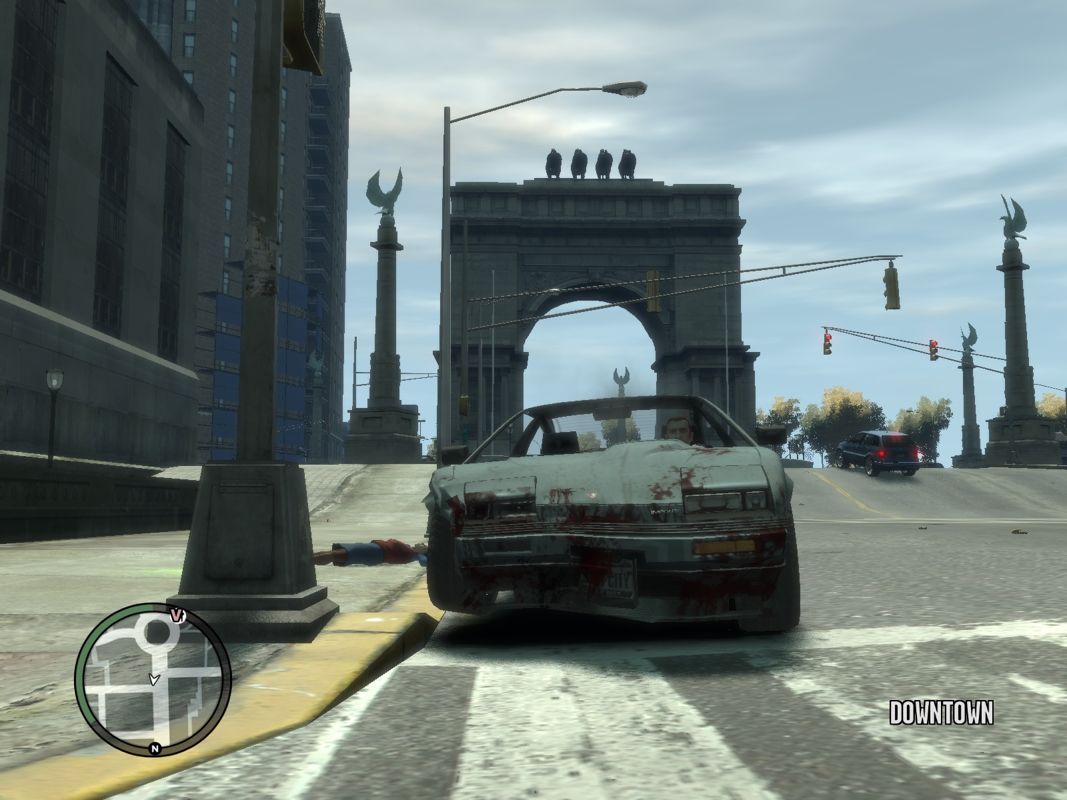
Task: Select the white player arrow on the minimap
Action: (153, 679)
